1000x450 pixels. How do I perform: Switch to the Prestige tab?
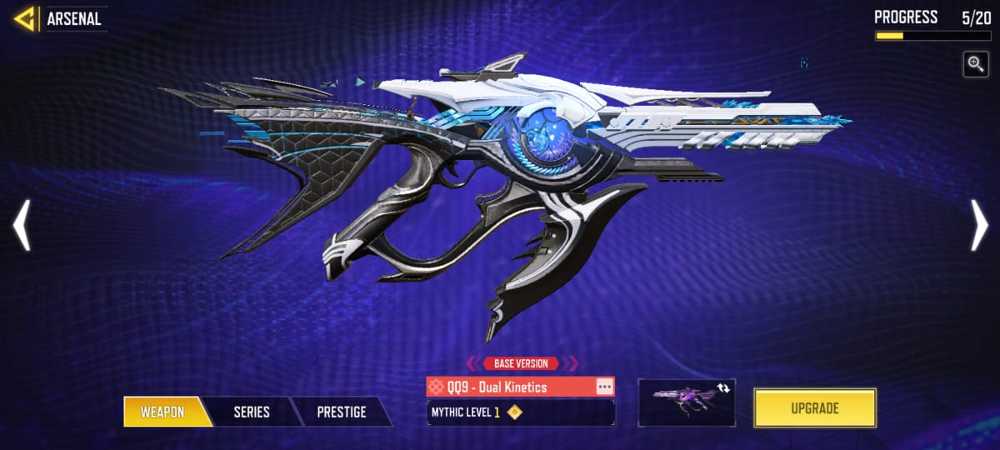[341, 411]
